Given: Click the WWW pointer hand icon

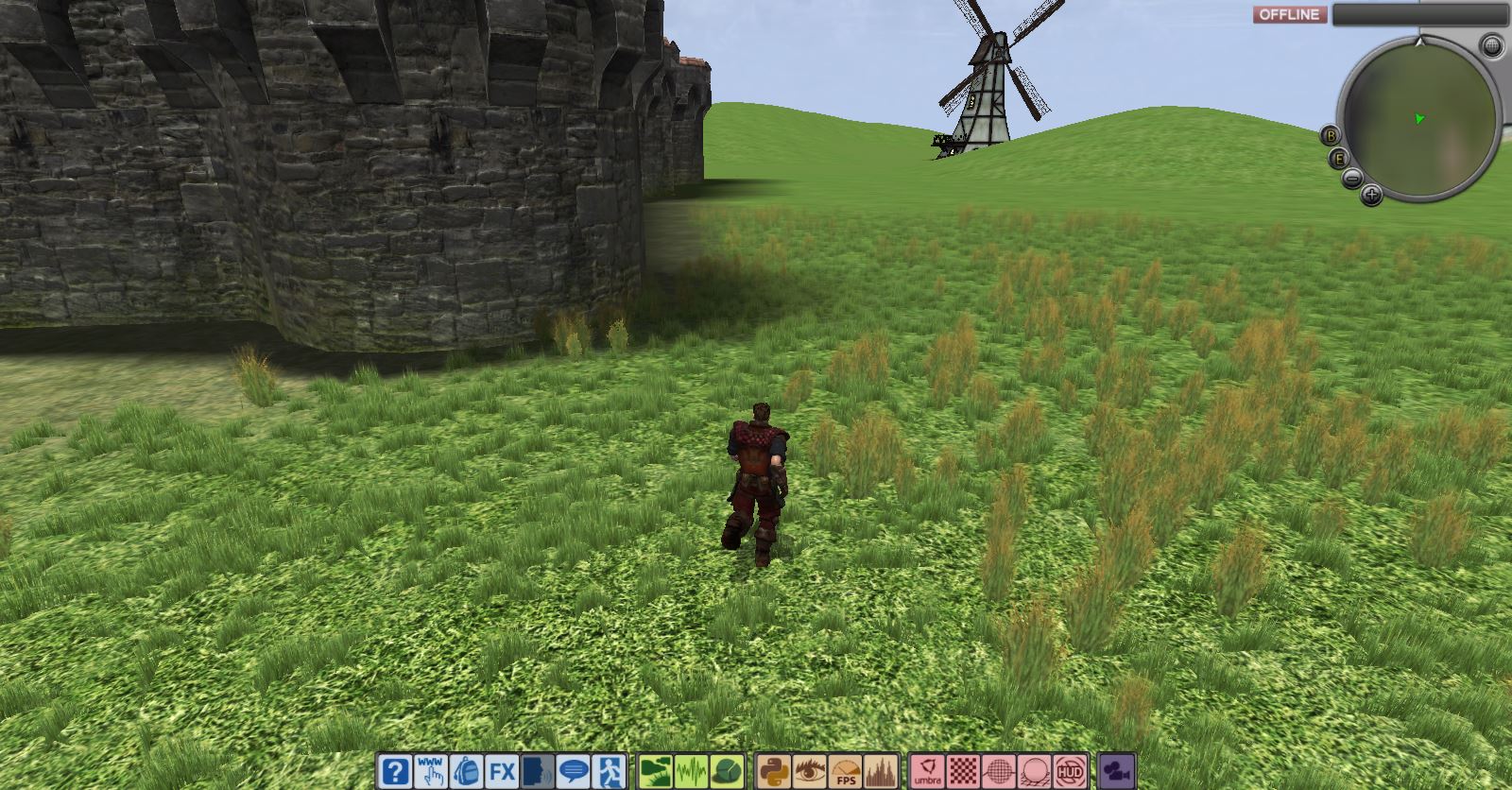Looking at the screenshot, I should tap(432, 771).
